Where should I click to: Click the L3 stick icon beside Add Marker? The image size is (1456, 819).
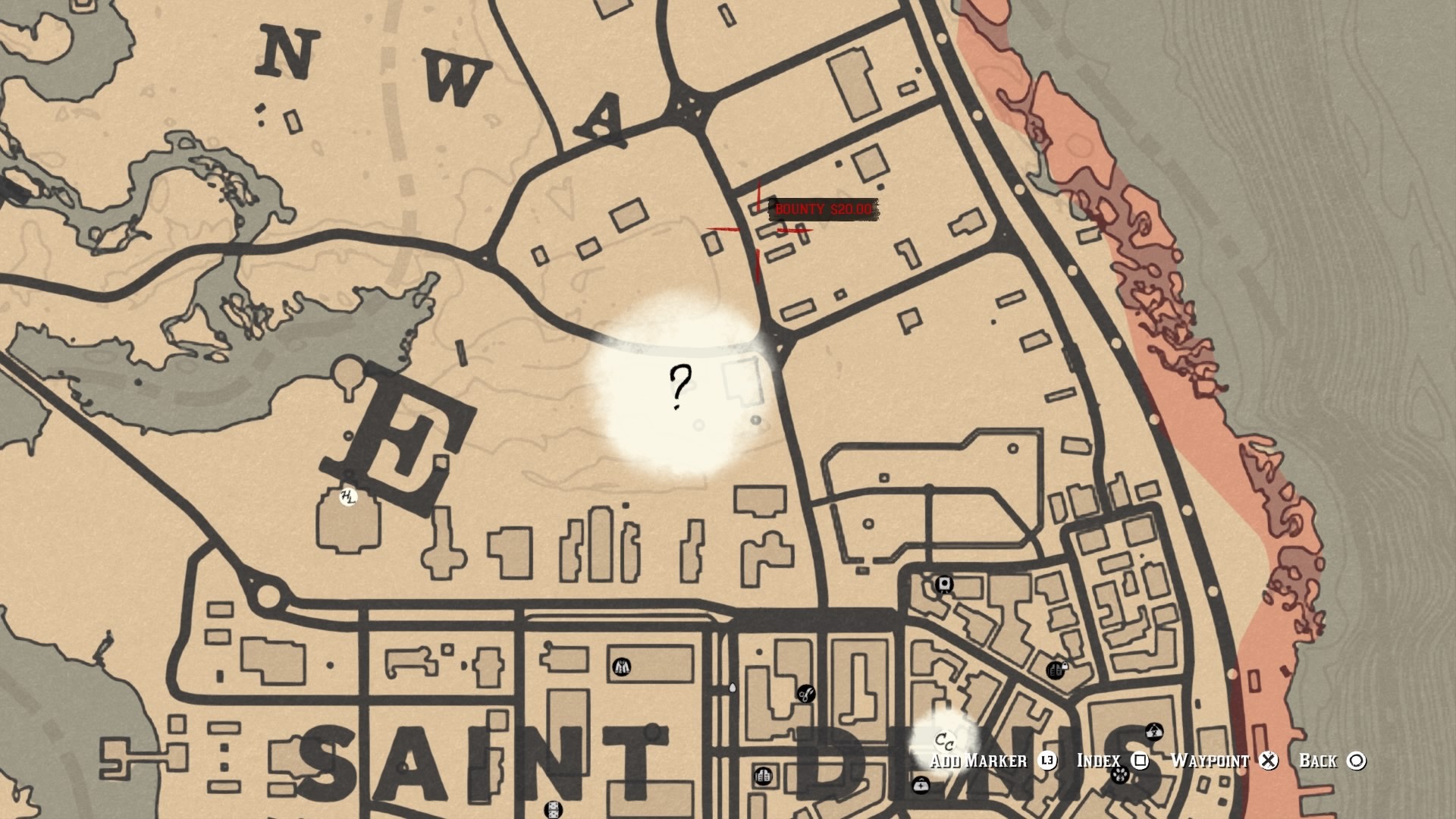coord(1047,760)
